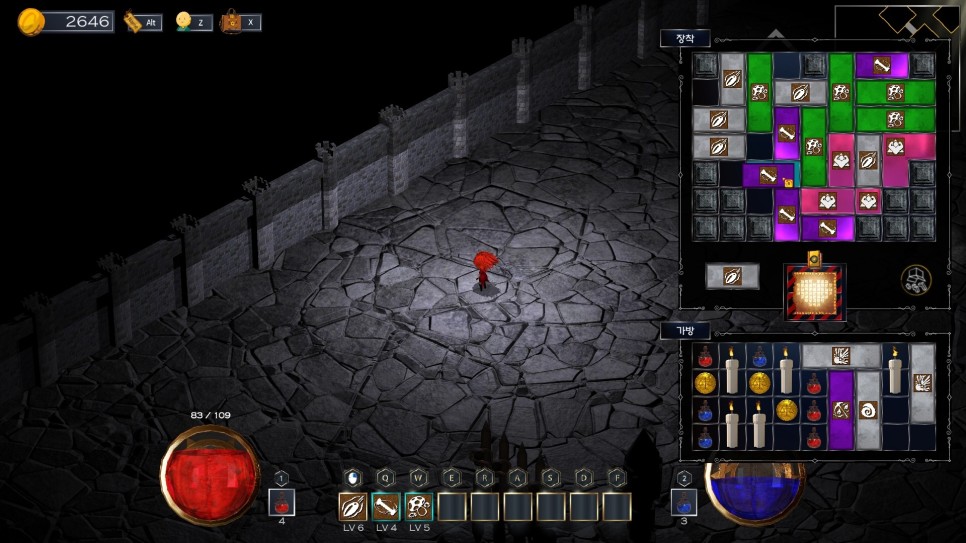This screenshot has width=966, height=543.
Task: Pick the lone grey feather block below the grid
Action: (x=732, y=276)
